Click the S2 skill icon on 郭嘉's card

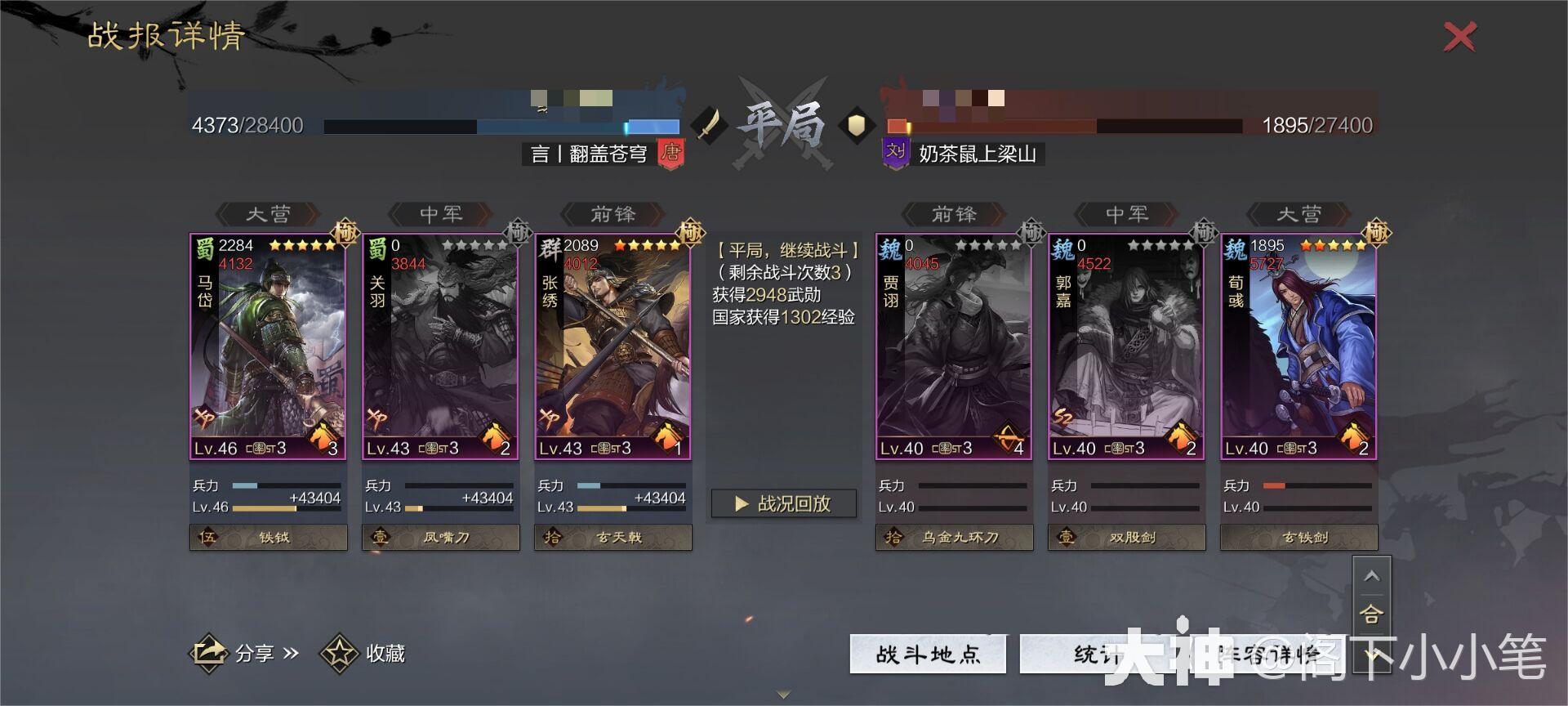pos(1063,415)
